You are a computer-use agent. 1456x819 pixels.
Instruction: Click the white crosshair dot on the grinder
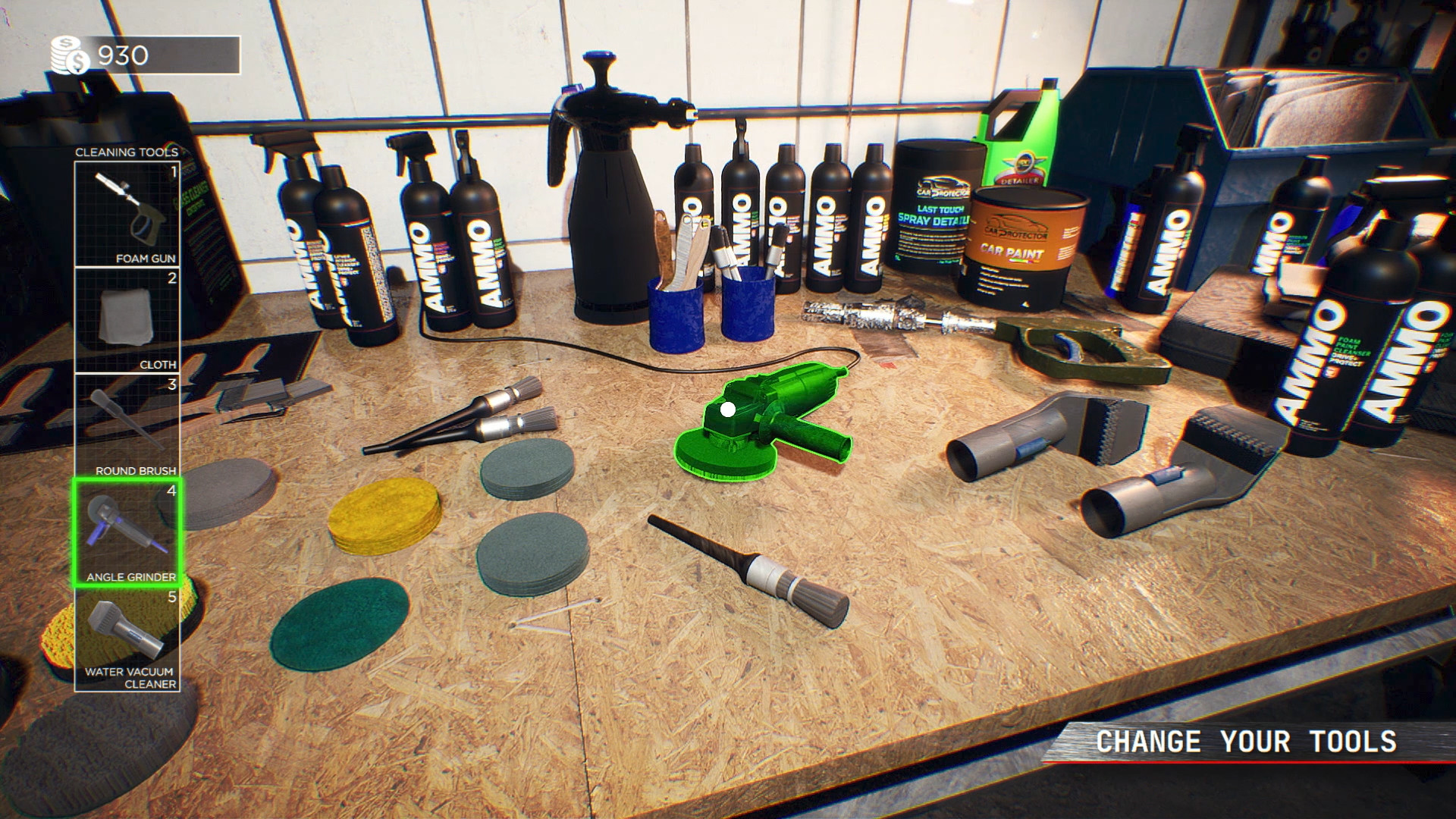[728, 410]
